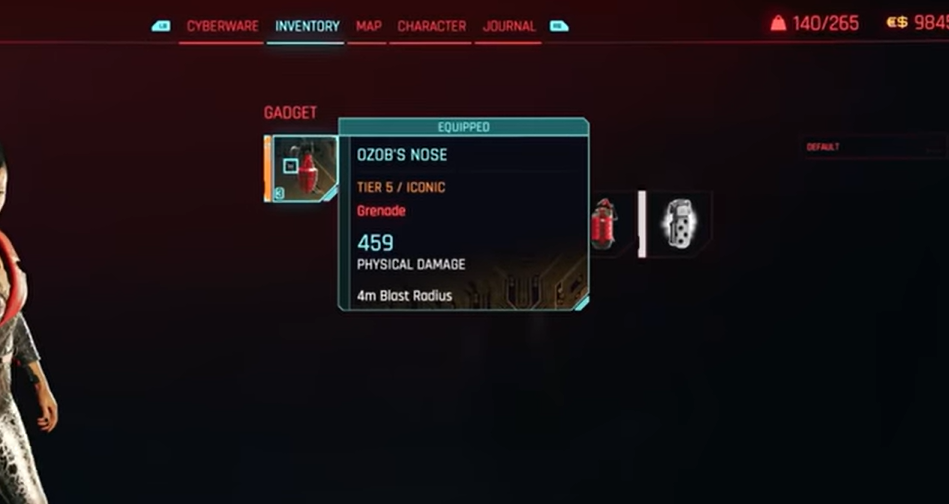Select the equipped Ozob's Nose gadget slot

304,169
